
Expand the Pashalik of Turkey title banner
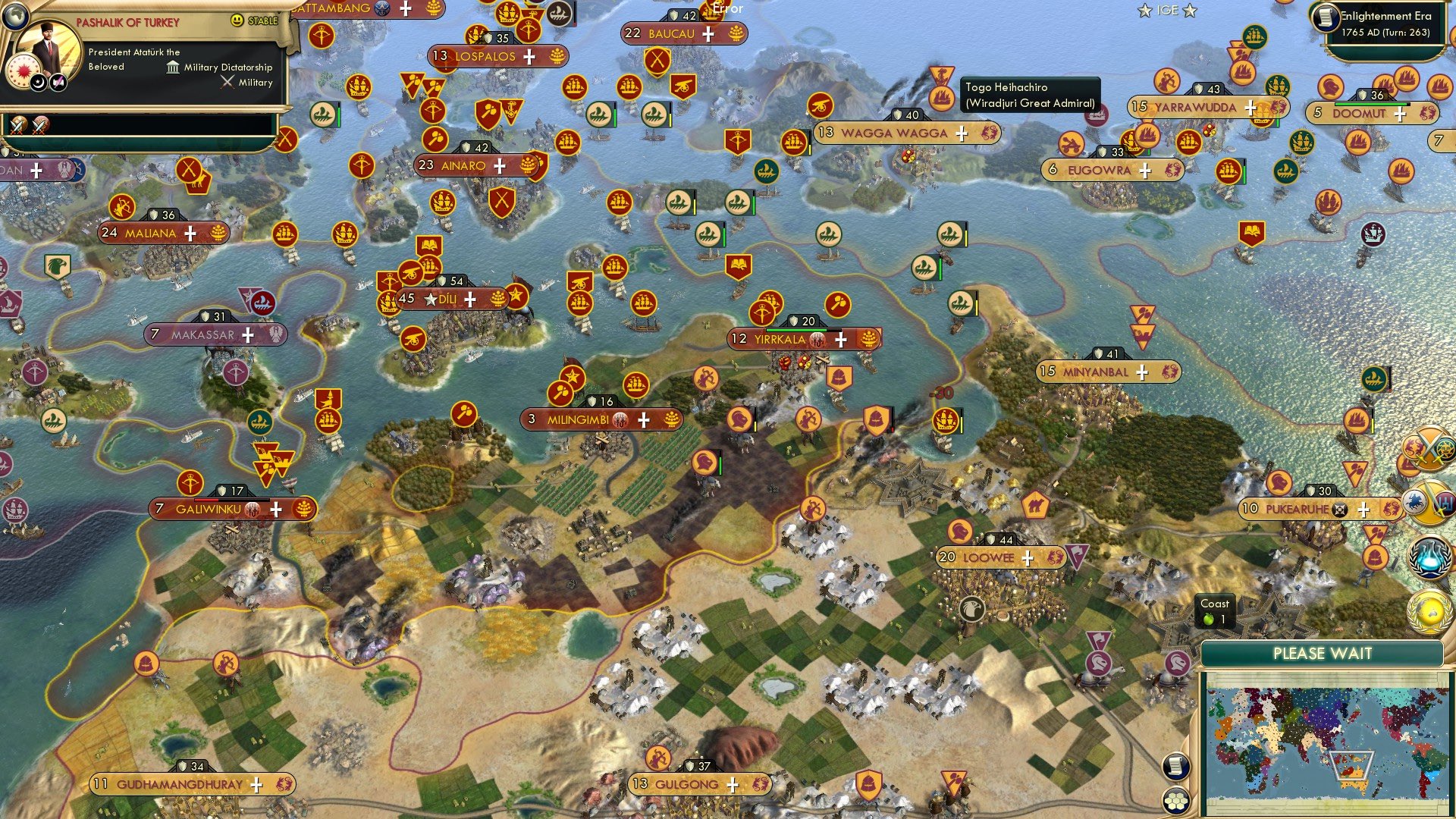129,21
